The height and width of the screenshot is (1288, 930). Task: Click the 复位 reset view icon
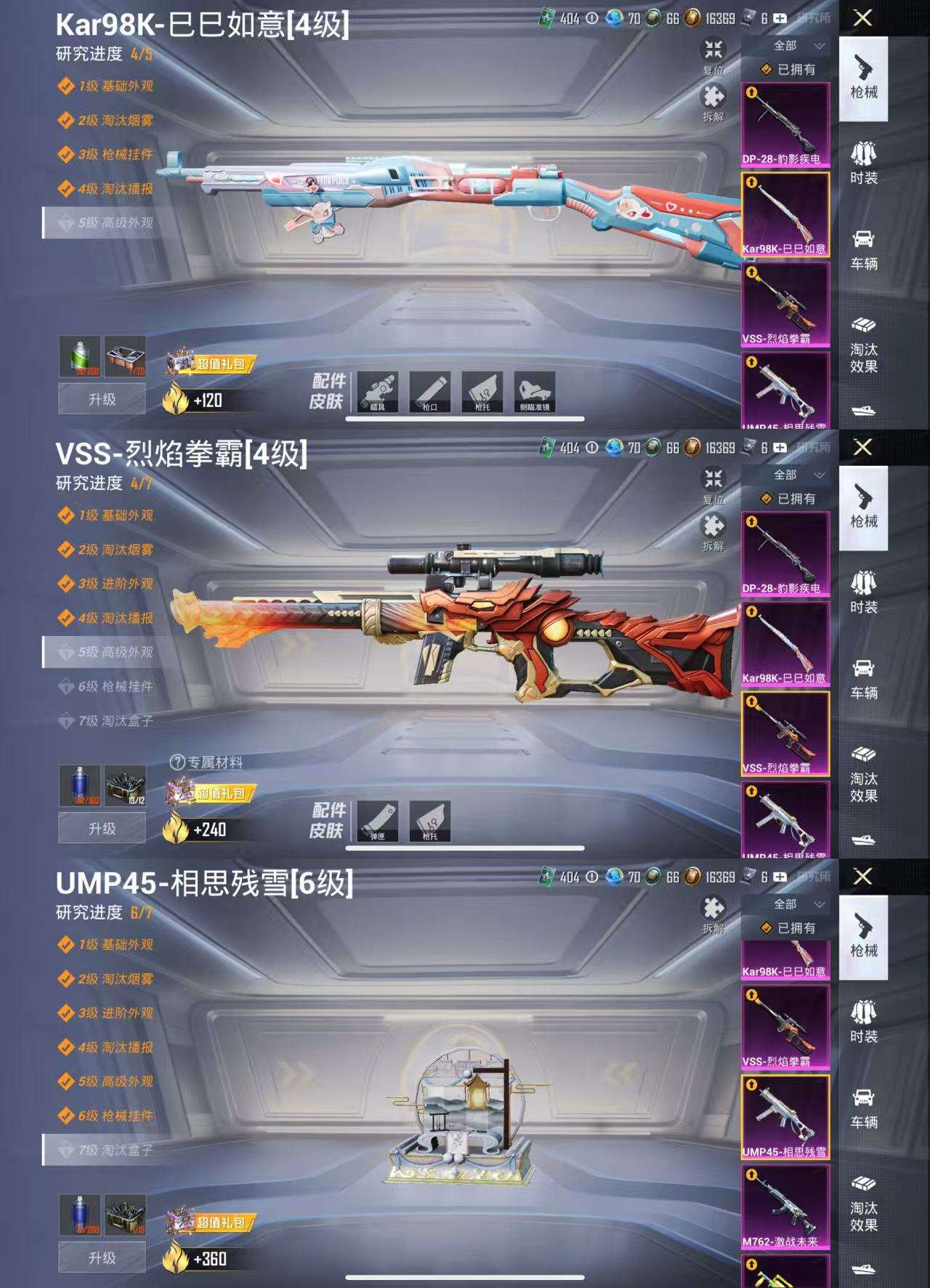pos(714,49)
